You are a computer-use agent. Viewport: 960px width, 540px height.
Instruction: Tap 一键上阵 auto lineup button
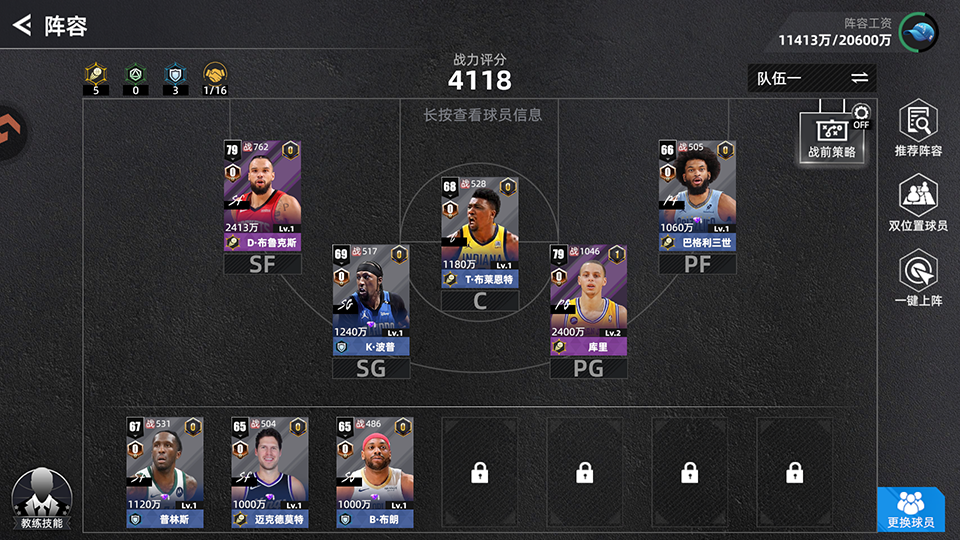[917, 279]
